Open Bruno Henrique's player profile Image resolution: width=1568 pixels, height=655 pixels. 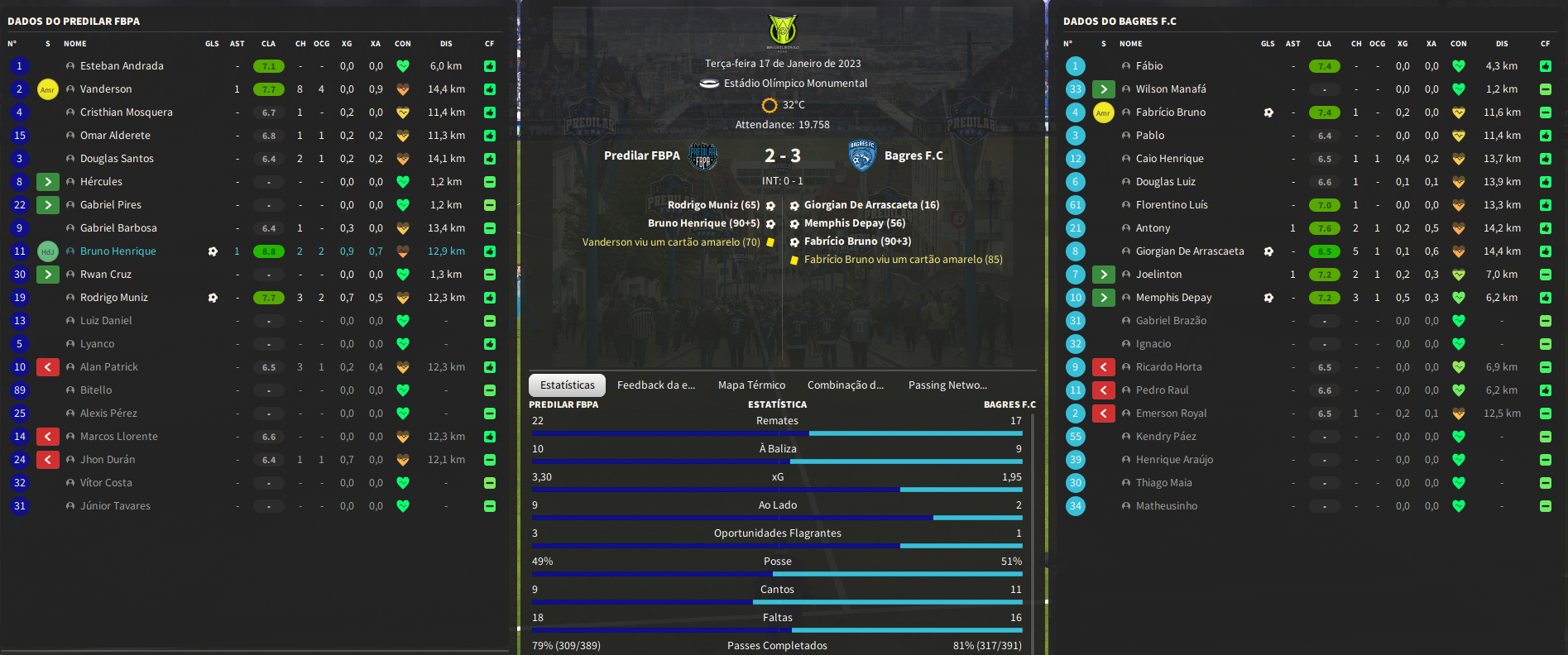(118, 251)
